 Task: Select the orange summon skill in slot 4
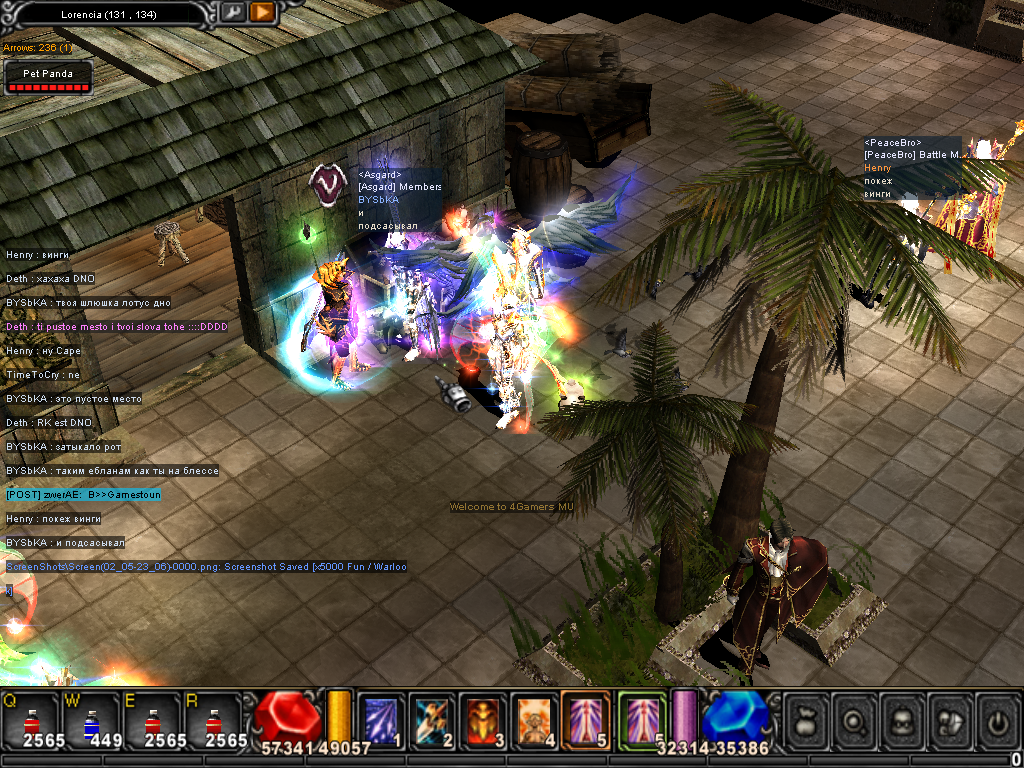click(x=535, y=720)
